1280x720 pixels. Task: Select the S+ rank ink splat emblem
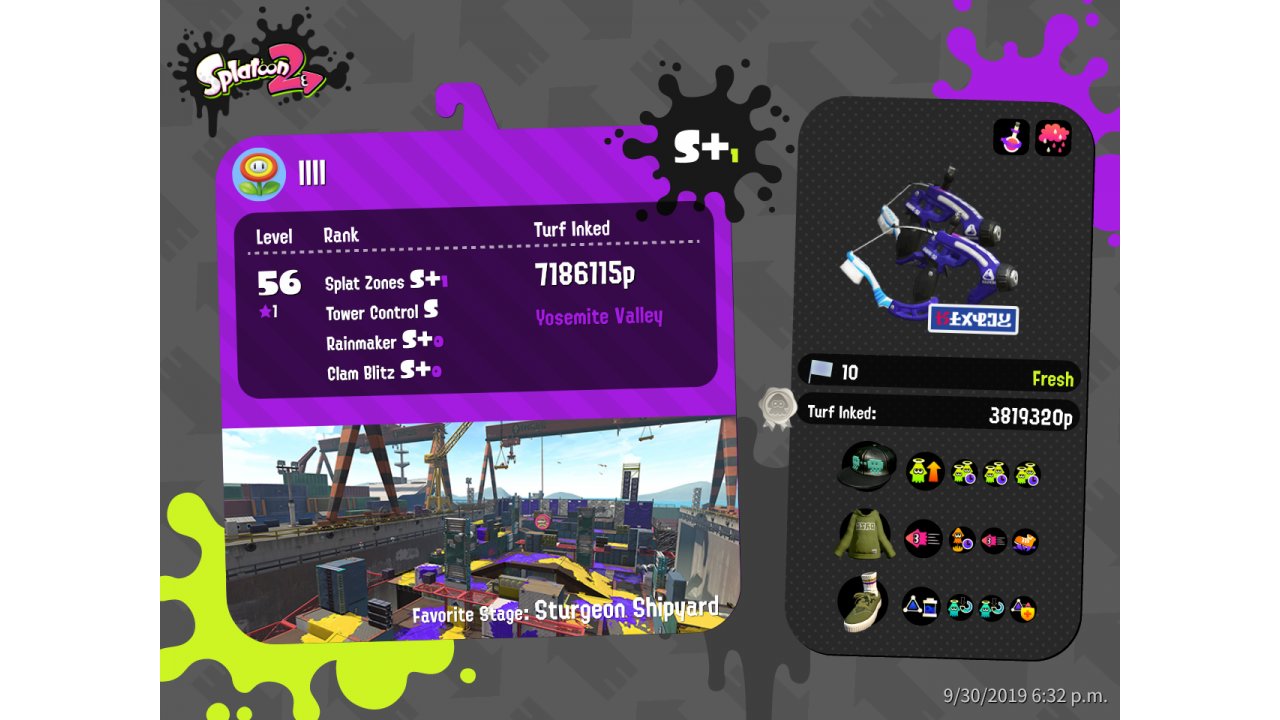click(703, 148)
